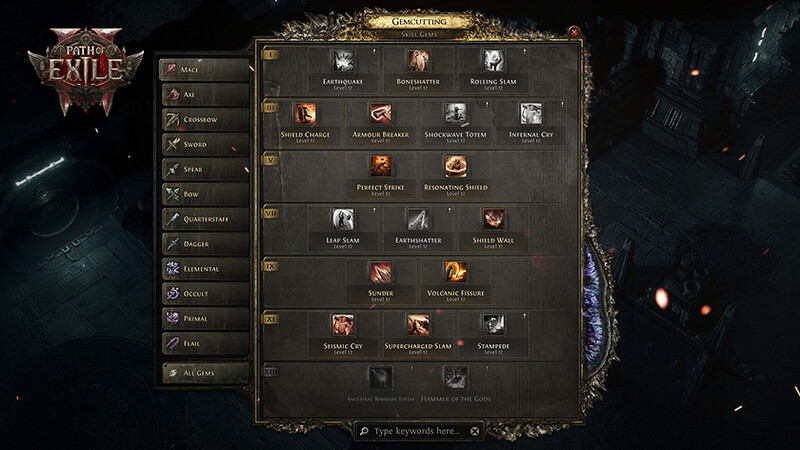Close the Gemcutting window
800x450 pixels.
pyautogui.click(x=574, y=31)
